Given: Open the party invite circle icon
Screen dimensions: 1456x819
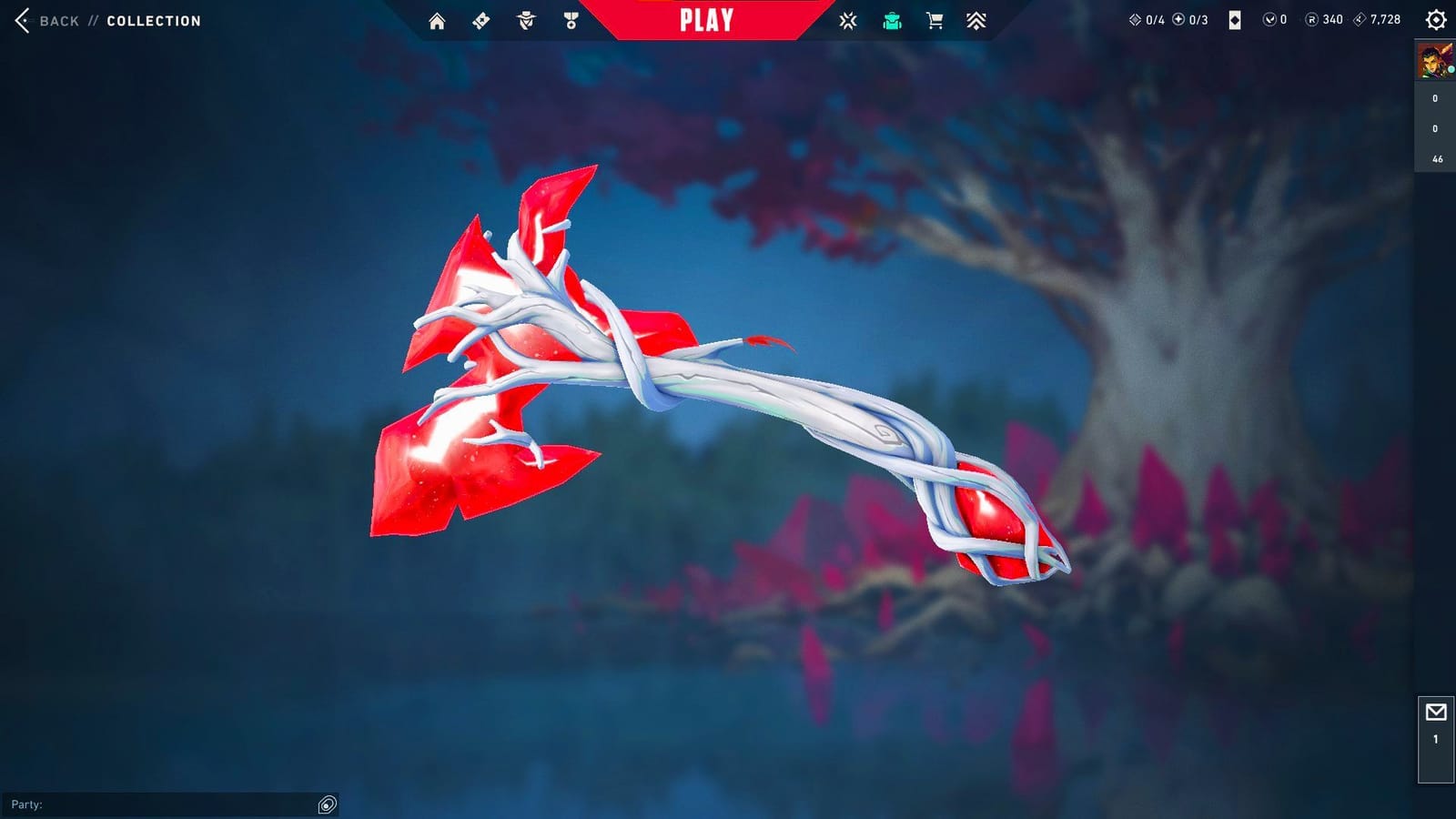Looking at the screenshot, I should [328, 804].
